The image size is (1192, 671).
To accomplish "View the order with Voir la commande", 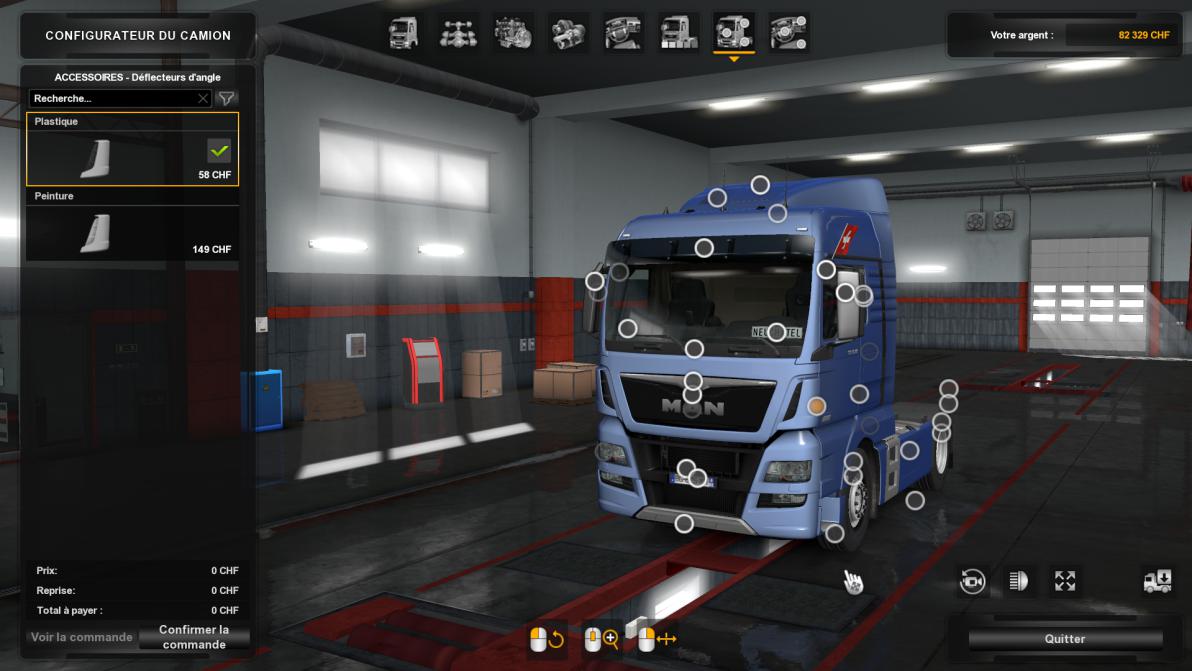I will click(82, 637).
